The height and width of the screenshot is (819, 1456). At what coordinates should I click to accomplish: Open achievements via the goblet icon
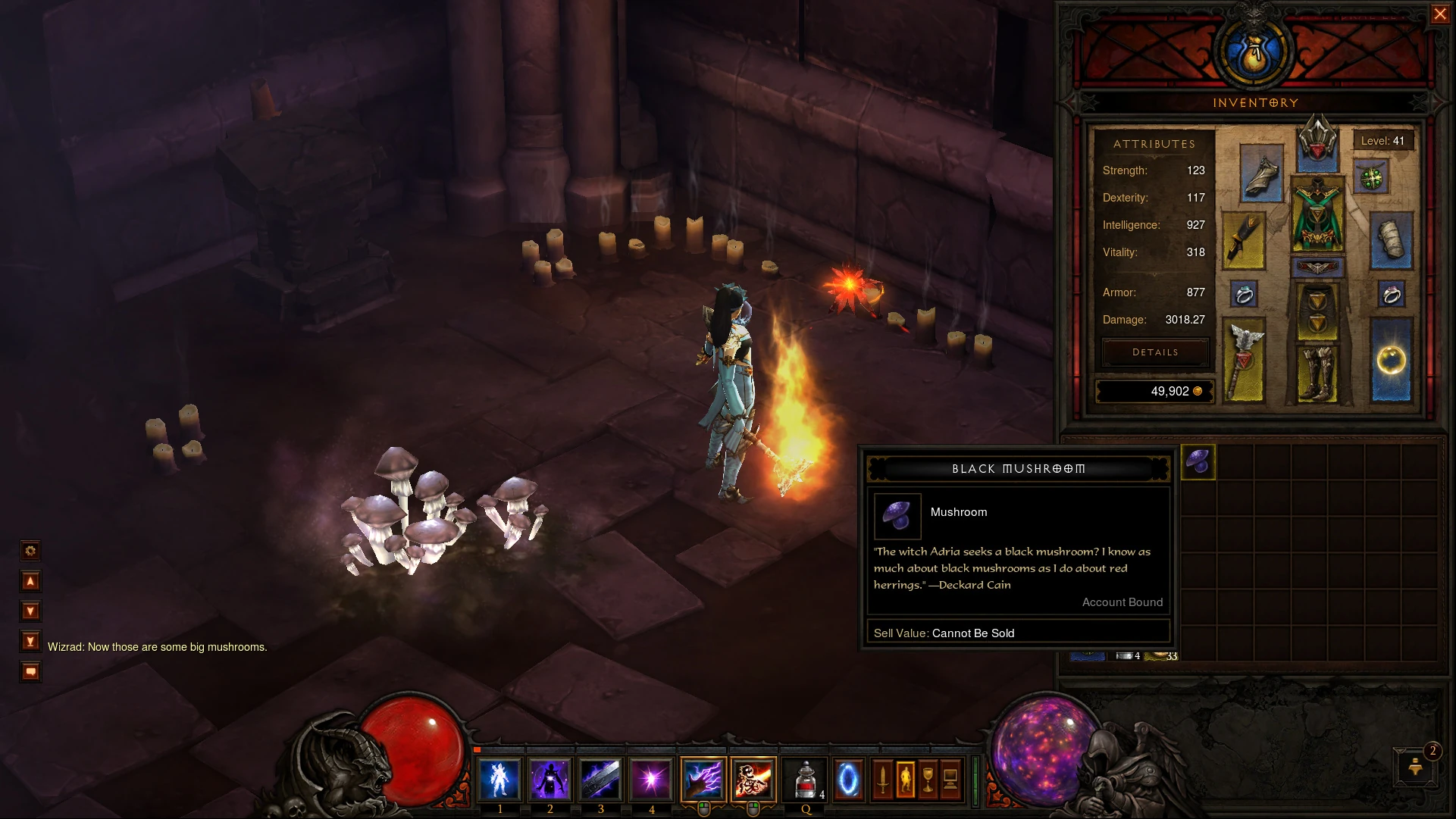pos(928,780)
